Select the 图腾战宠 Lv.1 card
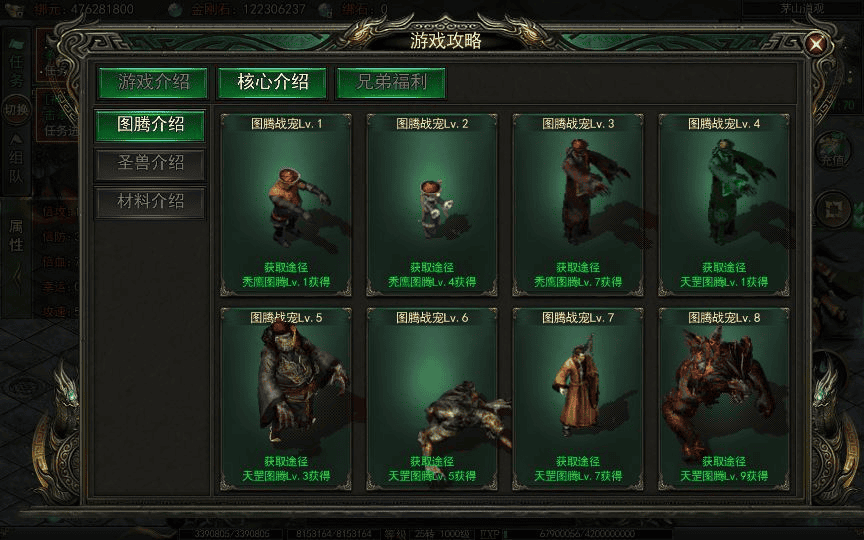The width and height of the screenshot is (864, 540). (286, 203)
